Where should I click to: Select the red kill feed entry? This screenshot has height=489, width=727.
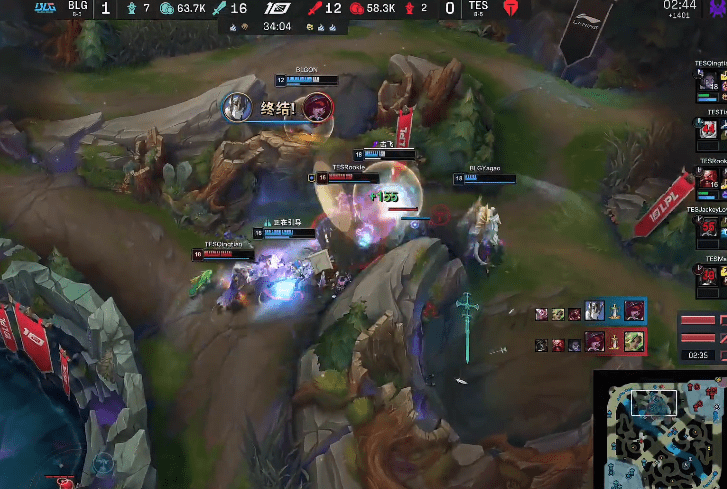point(590,343)
